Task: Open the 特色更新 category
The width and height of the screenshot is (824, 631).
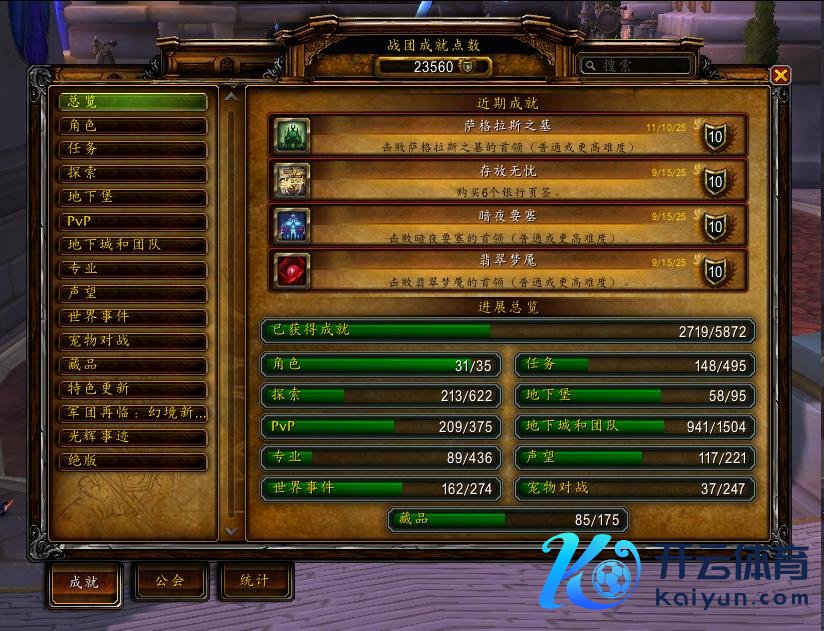Action: (x=132, y=389)
